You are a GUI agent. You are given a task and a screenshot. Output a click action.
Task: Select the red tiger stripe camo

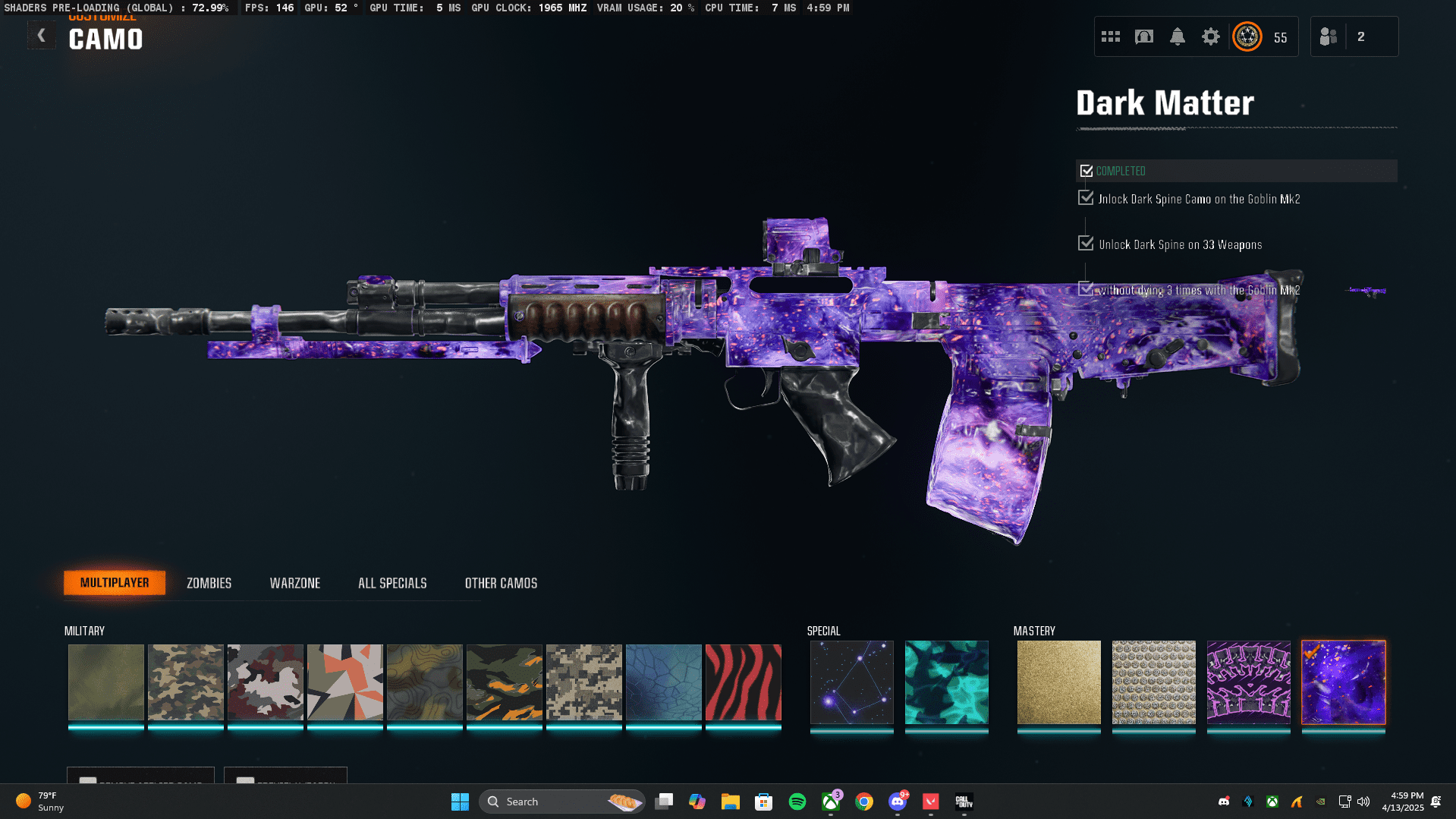click(x=743, y=682)
